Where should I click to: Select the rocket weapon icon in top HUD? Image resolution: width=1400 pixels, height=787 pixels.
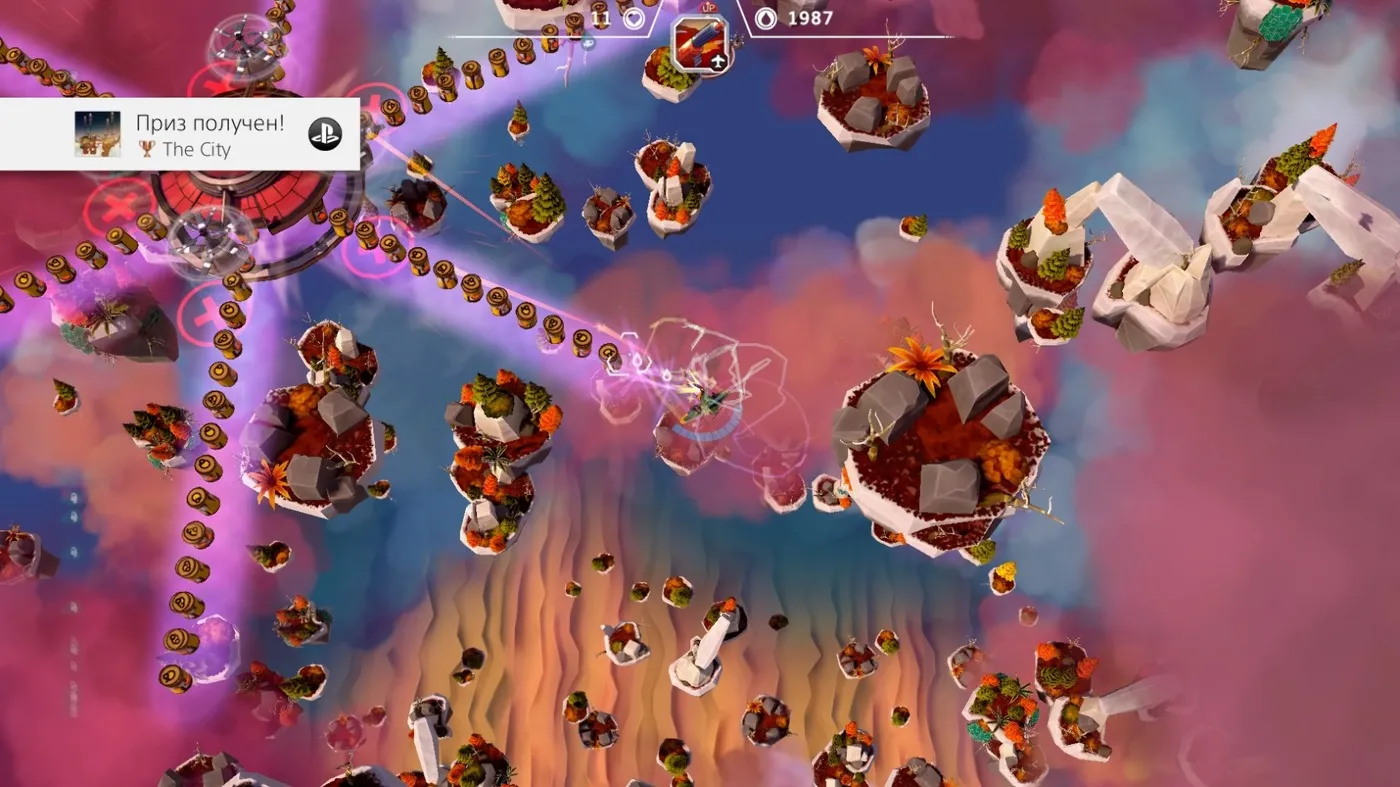click(x=700, y=44)
